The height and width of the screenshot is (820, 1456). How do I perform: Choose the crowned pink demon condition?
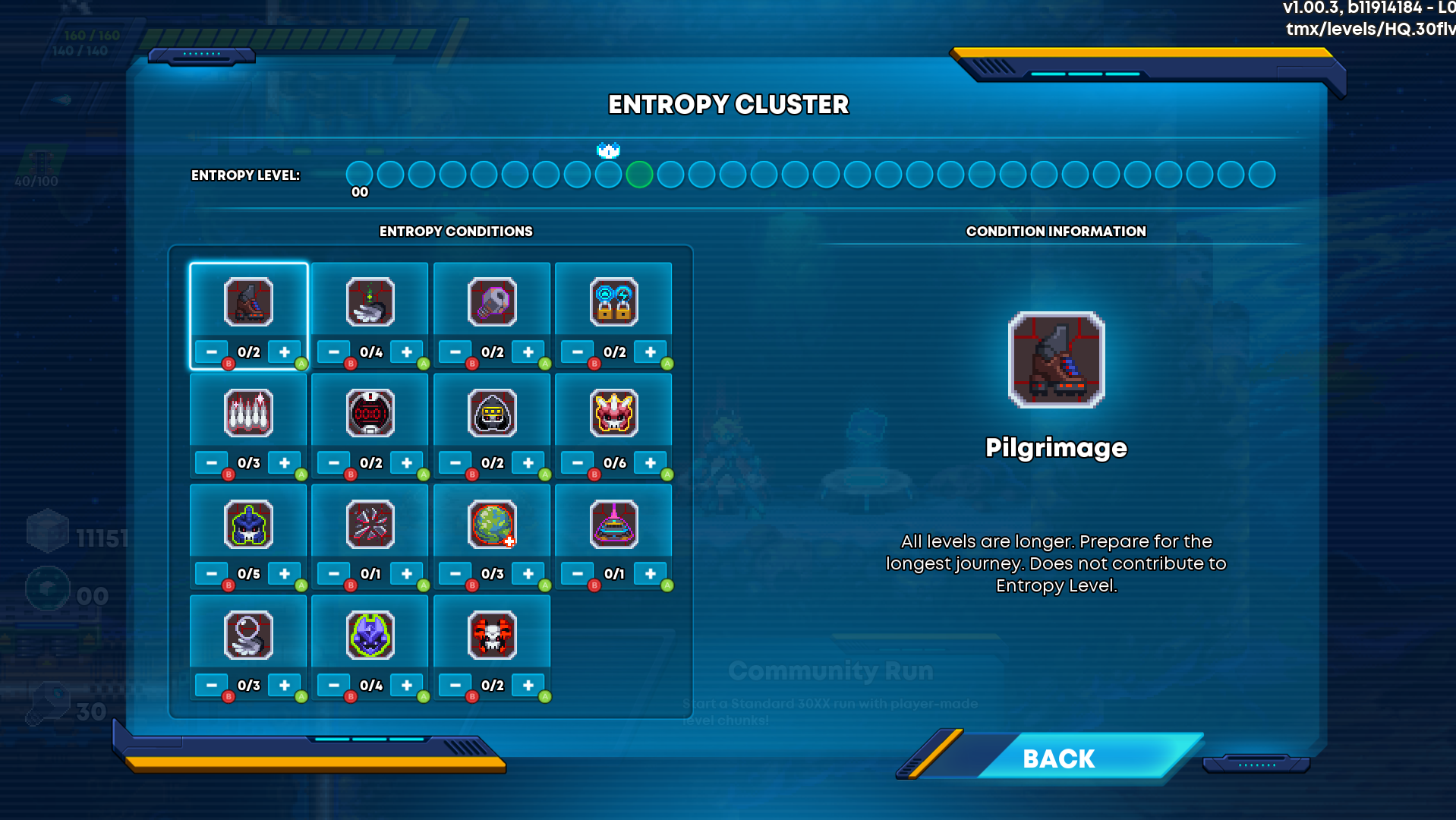[x=613, y=413]
